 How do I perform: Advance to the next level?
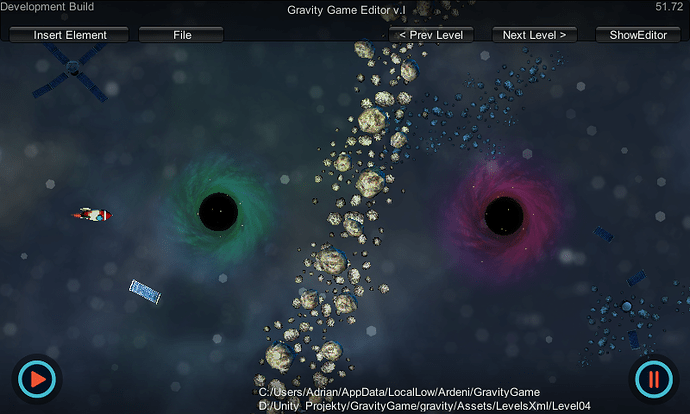point(534,35)
